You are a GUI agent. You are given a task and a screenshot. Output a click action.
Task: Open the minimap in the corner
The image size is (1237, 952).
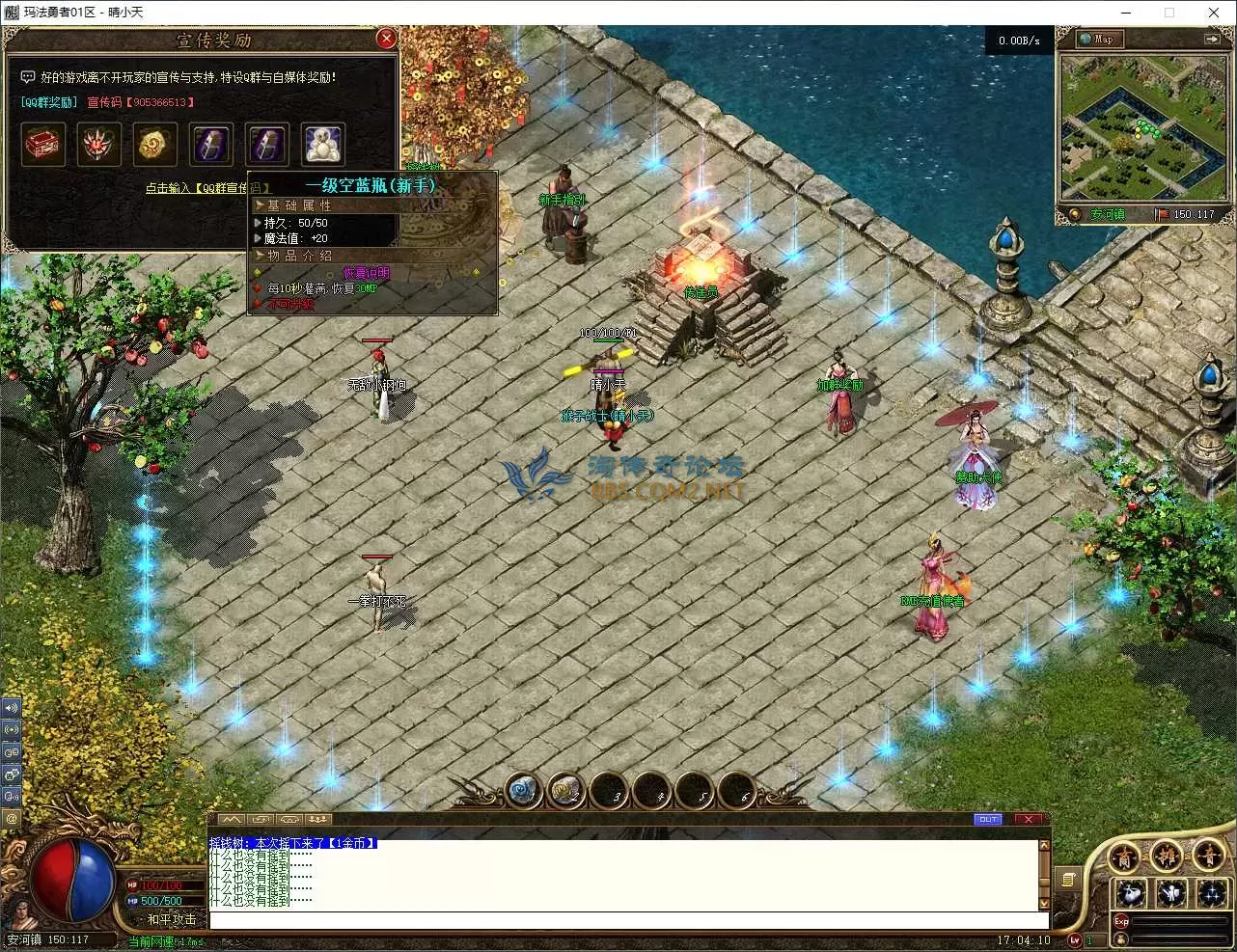click(x=1139, y=127)
